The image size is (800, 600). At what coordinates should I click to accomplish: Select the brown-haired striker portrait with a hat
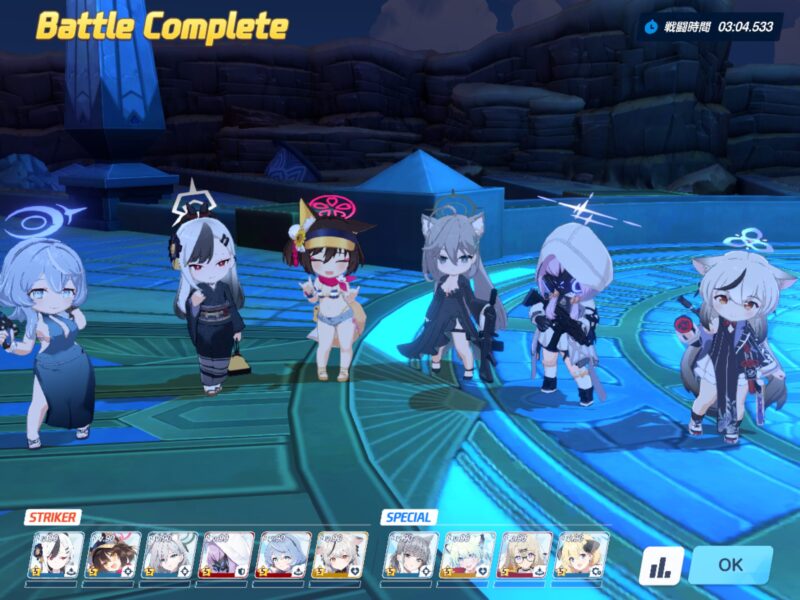[113, 555]
